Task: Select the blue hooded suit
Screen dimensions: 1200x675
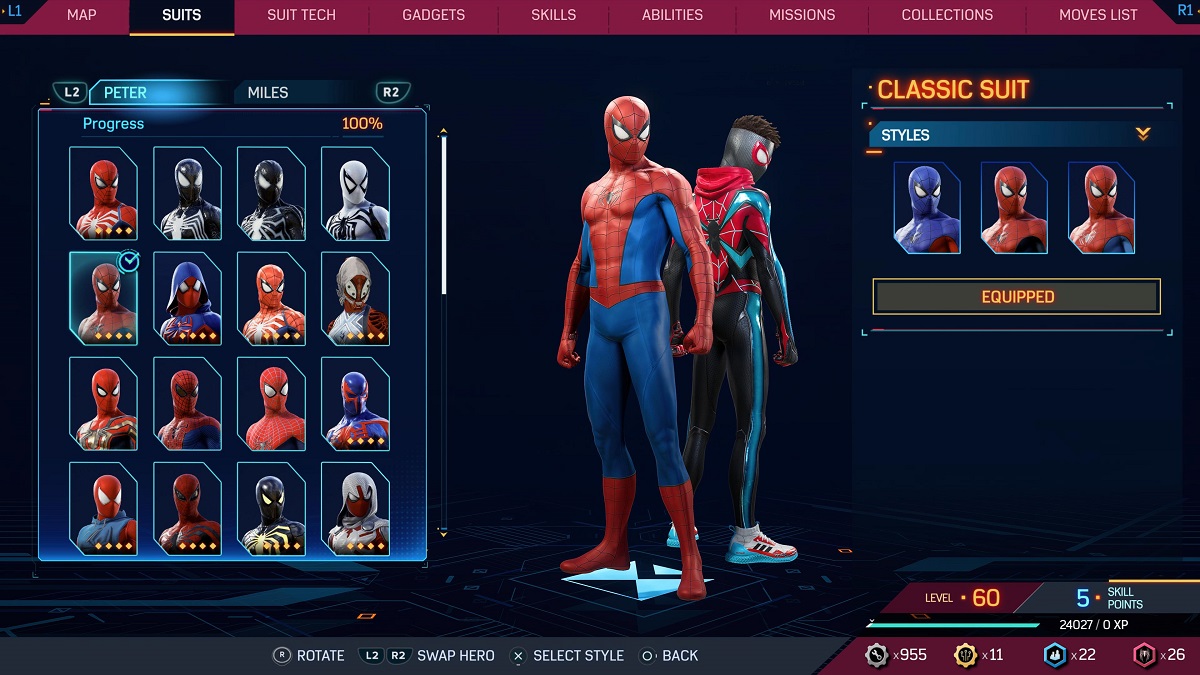Action: point(187,298)
